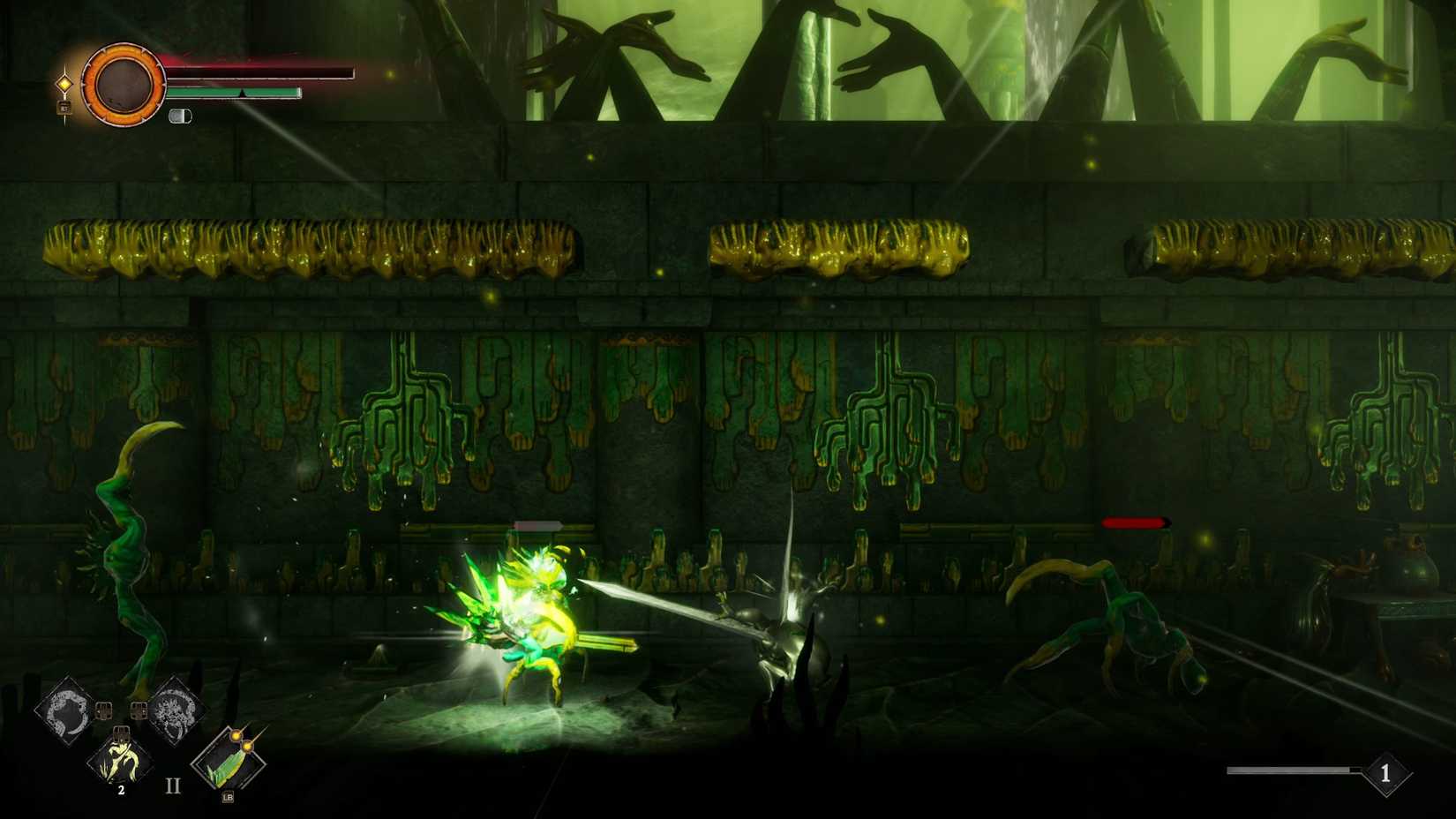1456x819 pixels.
Task: Expand the left seal's dice counter badge
Action: [103, 710]
